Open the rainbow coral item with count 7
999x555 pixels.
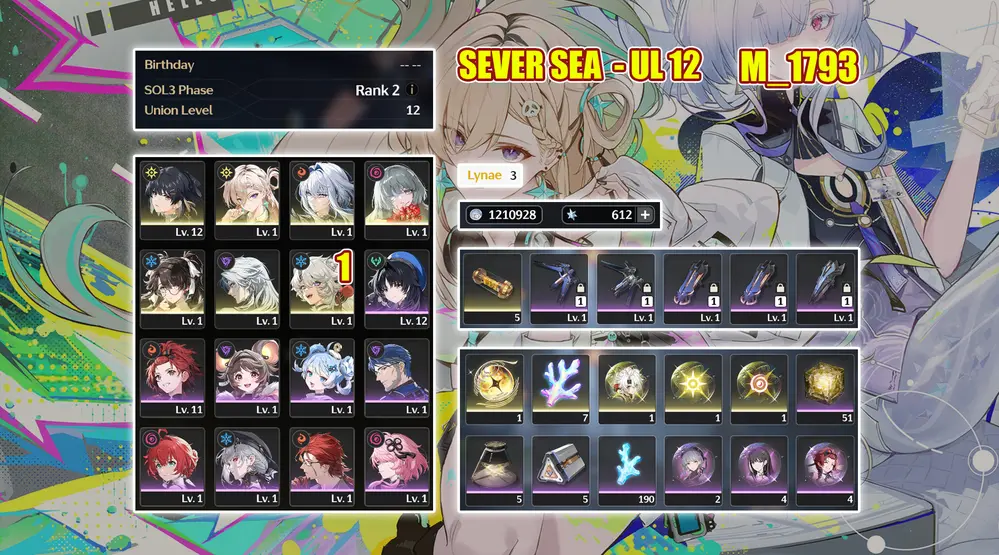coord(558,385)
